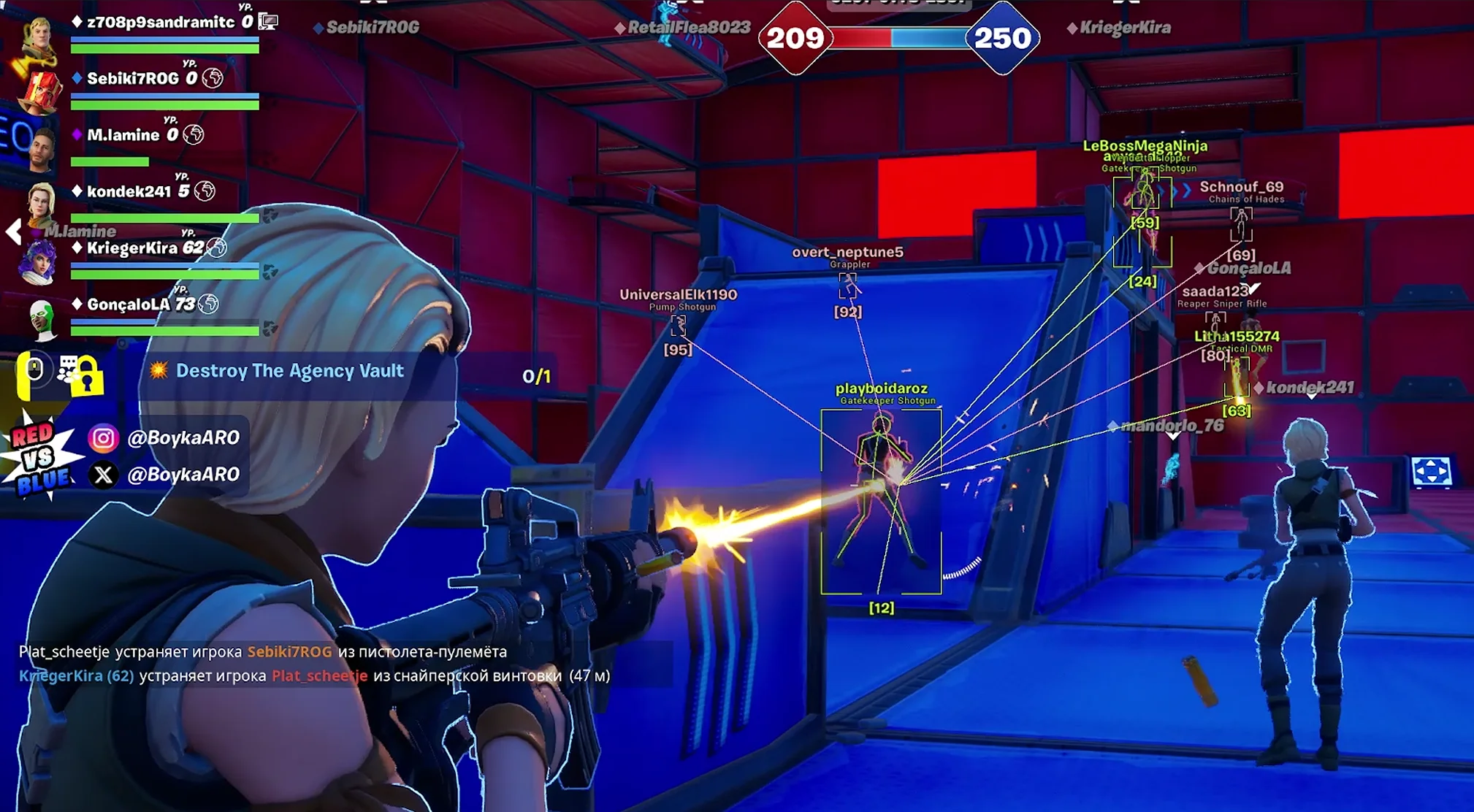Image resolution: width=1474 pixels, height=812 pixels.
Task: Choose the M.lamine squad member entry
Action: click(x=123, y=135)
